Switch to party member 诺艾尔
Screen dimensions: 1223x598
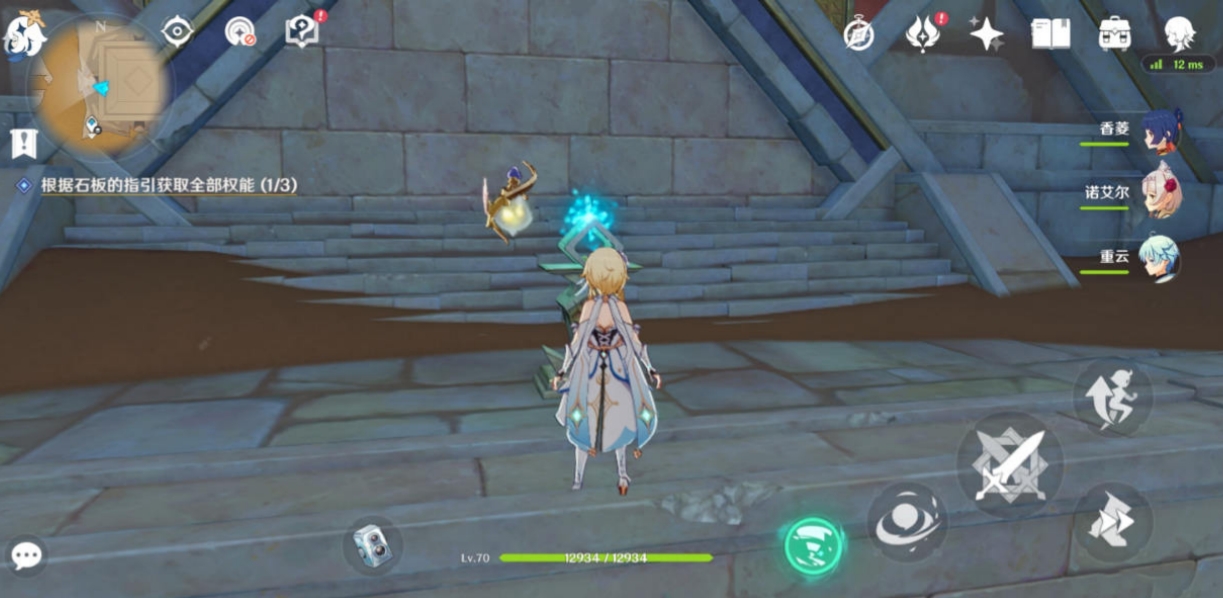point(1160,192)
